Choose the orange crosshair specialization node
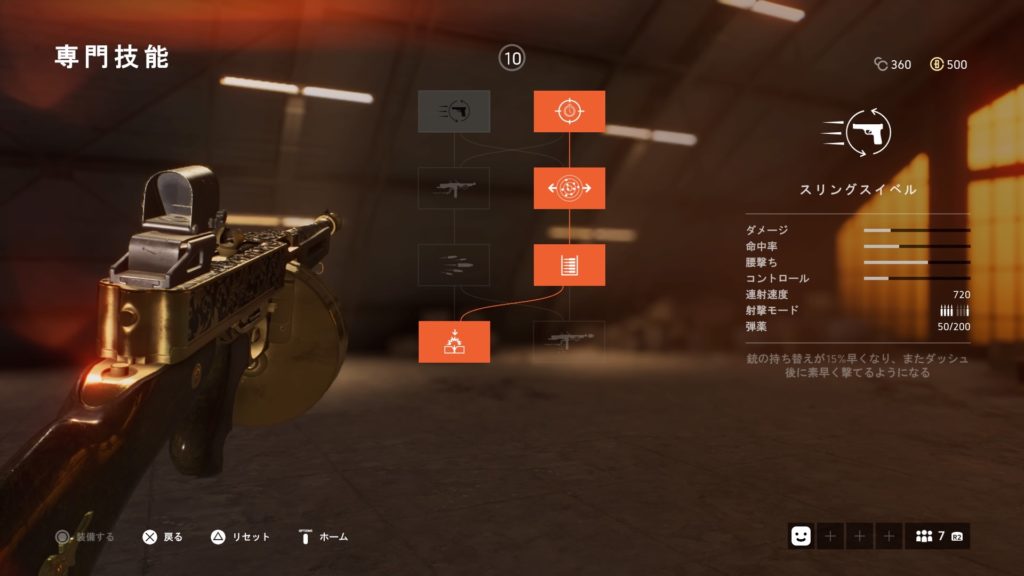1024x576 pixels. point(569,111)
